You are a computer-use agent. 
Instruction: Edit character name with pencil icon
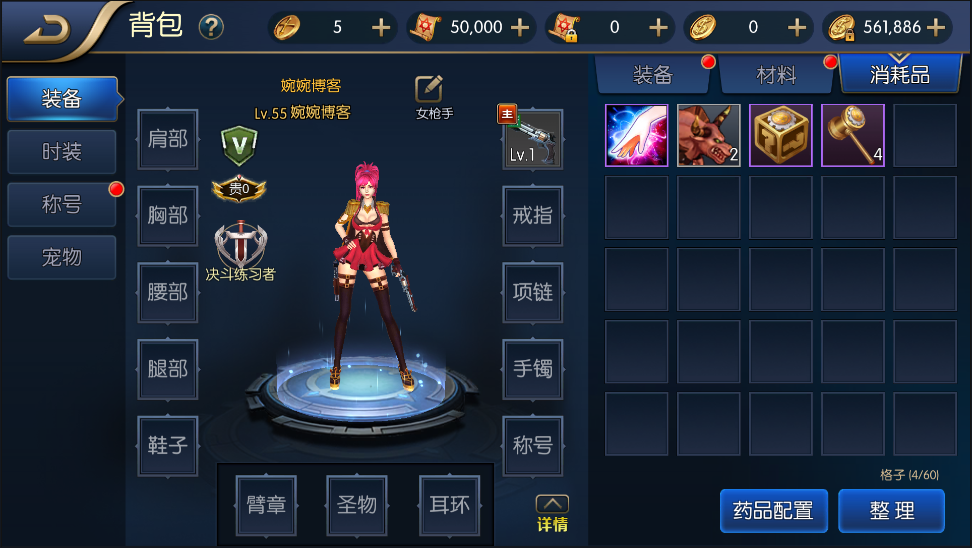tap(429, 89)
